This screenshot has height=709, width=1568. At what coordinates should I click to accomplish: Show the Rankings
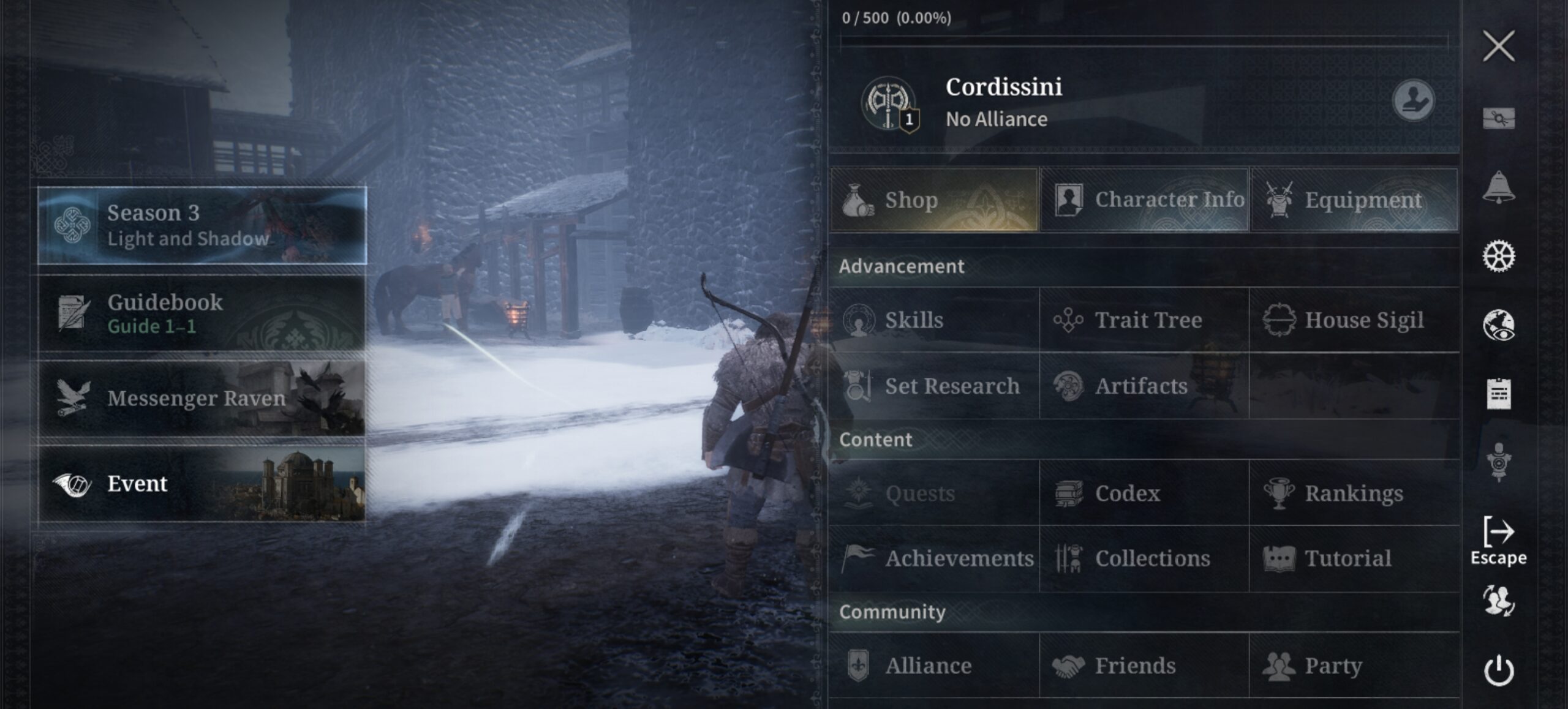coord(1354,493)
